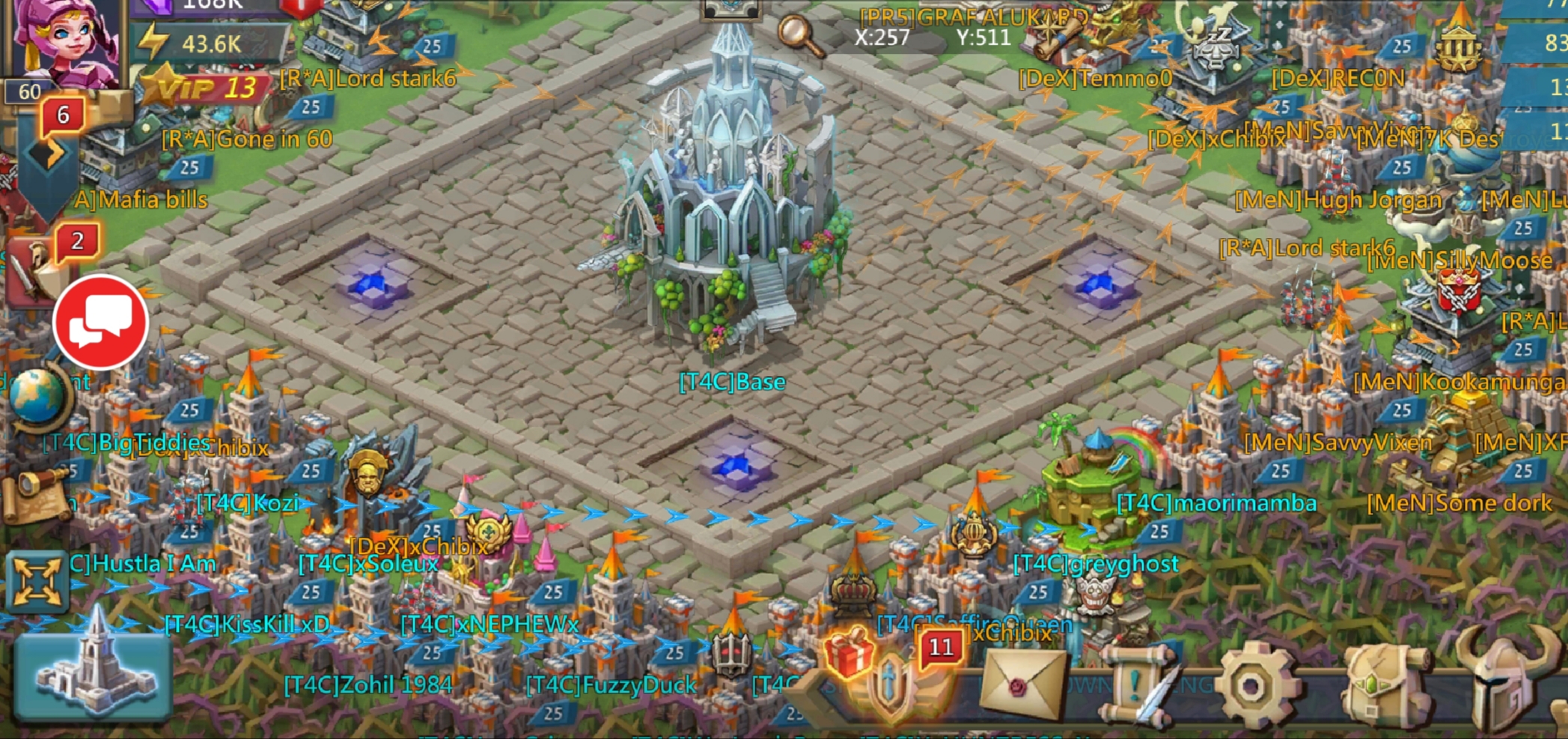Image resolution: width=1568 pixels, height=739 pixels.
Task: Open the red chat bubble overlay
Action: 101,322
